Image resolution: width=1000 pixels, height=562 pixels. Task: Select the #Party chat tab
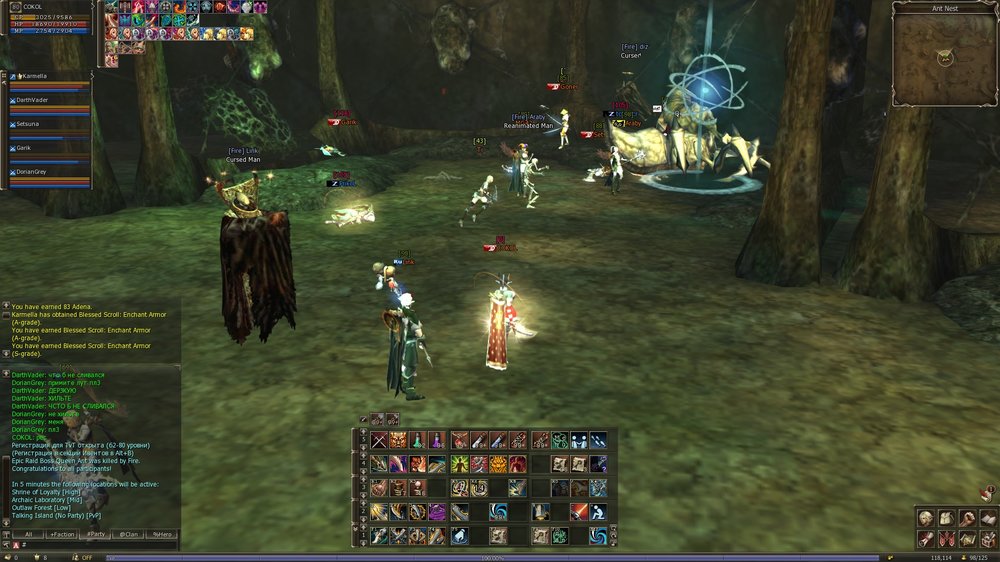click(x=95, y=534)
